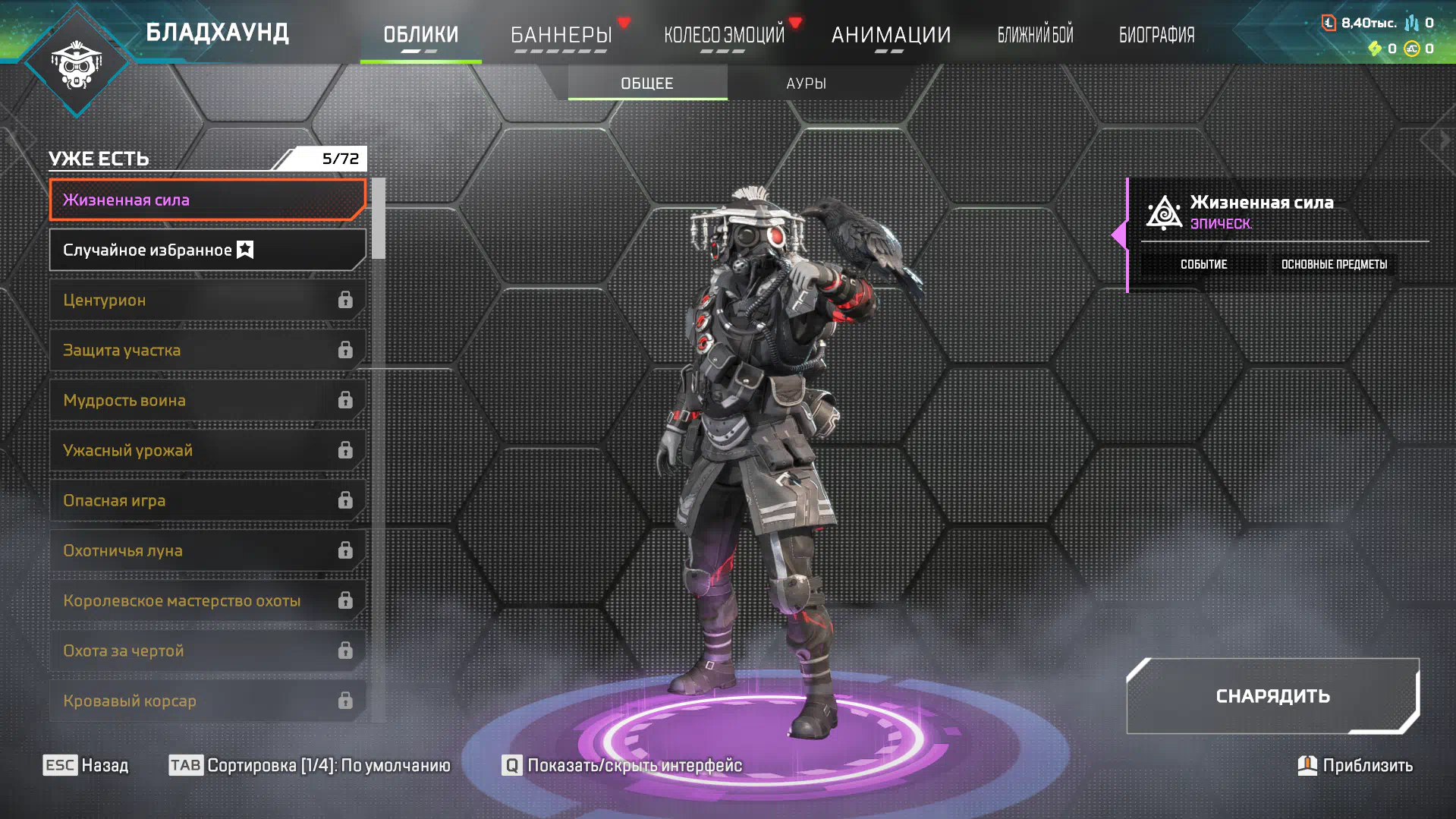
Task: Go to the Ближний бой tab
Action: pos(1035,35)
